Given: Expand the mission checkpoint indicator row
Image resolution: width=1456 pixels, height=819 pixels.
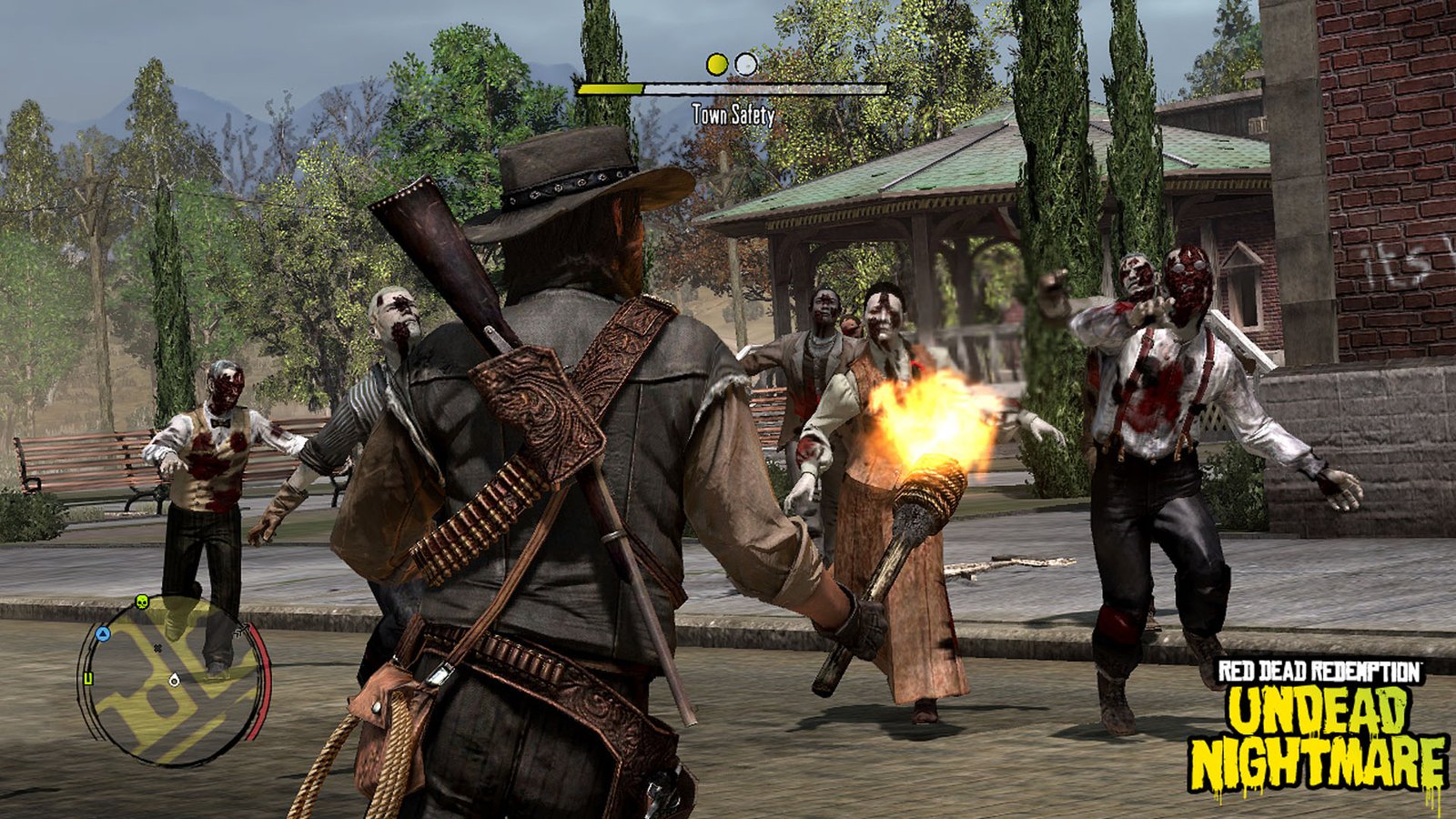Looking at the screenshot, I should [x=732, y=64].
